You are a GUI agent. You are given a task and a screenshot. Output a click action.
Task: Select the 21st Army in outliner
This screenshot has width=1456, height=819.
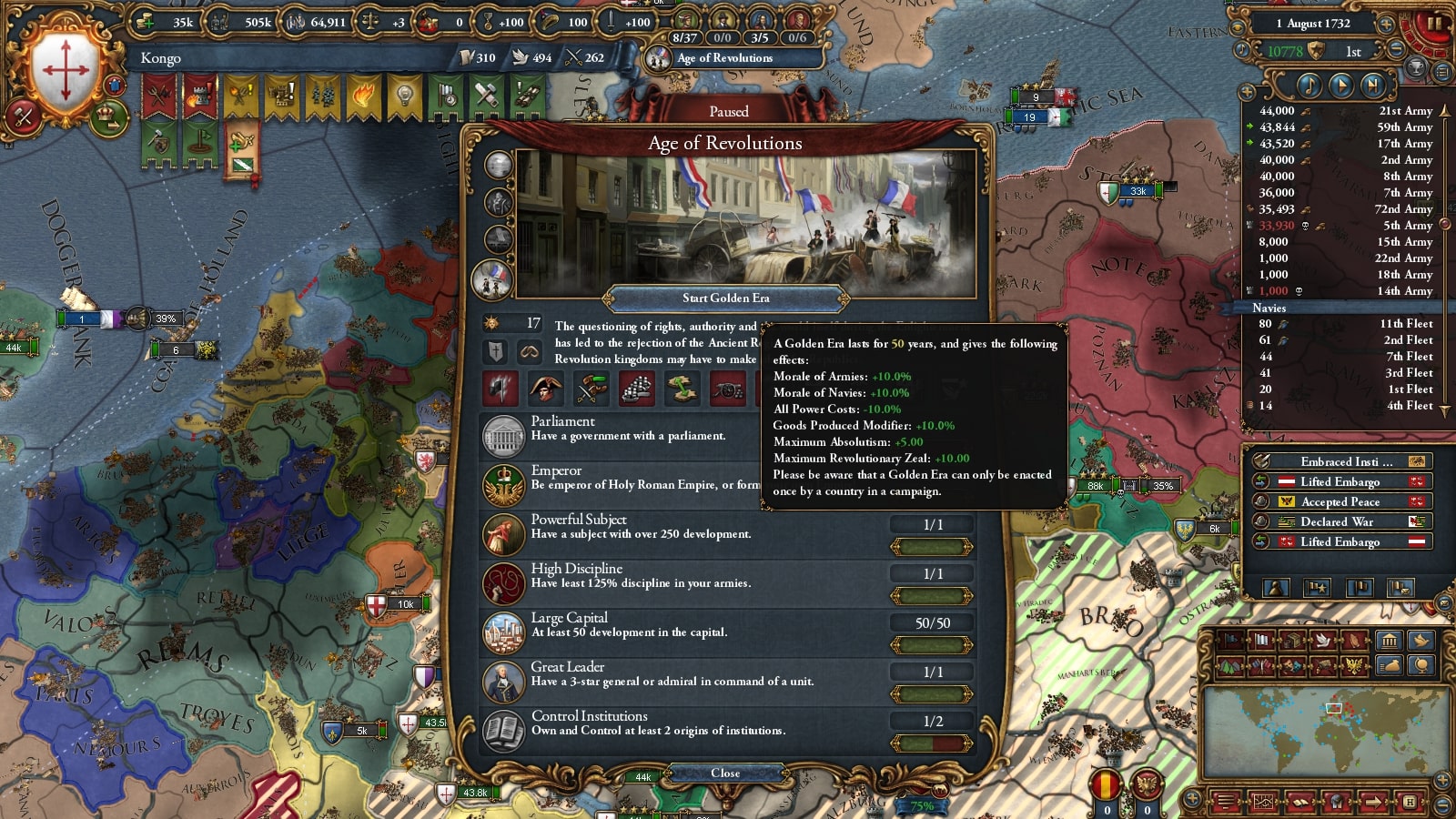coord(1345,111)
